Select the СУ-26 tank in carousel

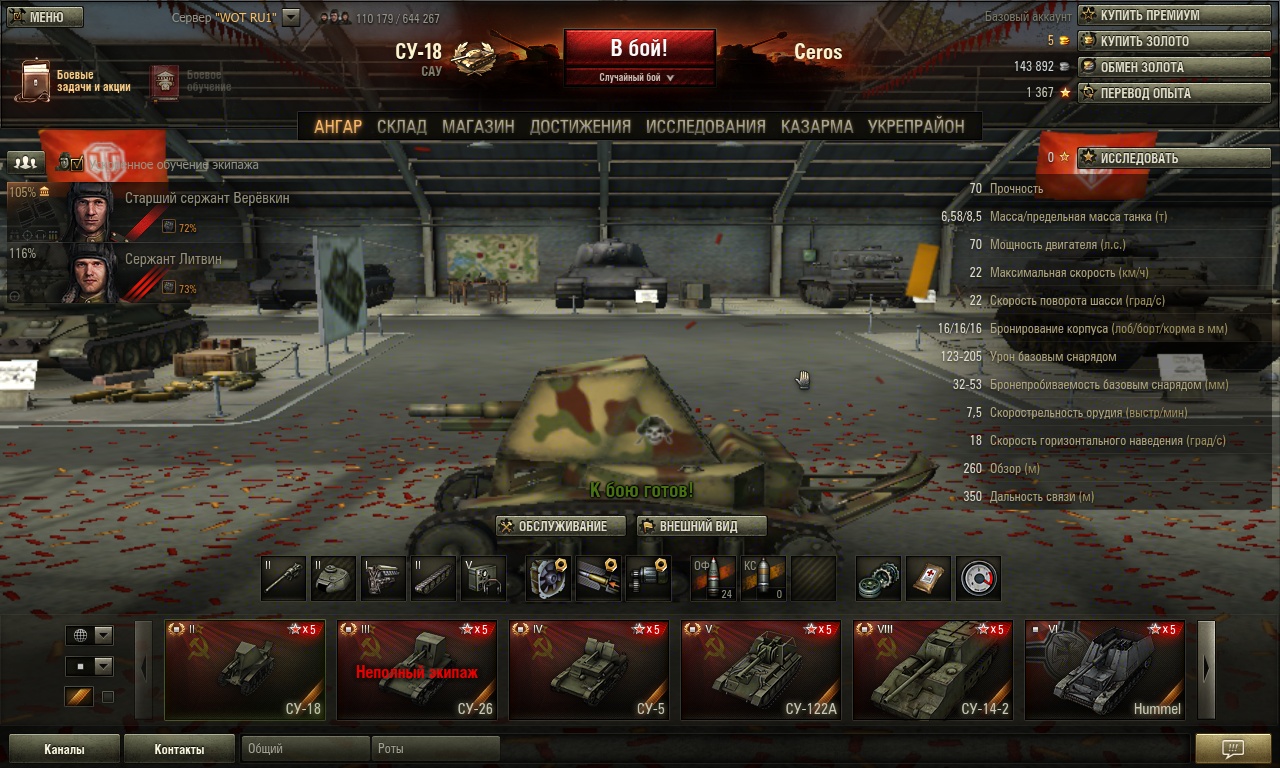click(x=416, y=670)
